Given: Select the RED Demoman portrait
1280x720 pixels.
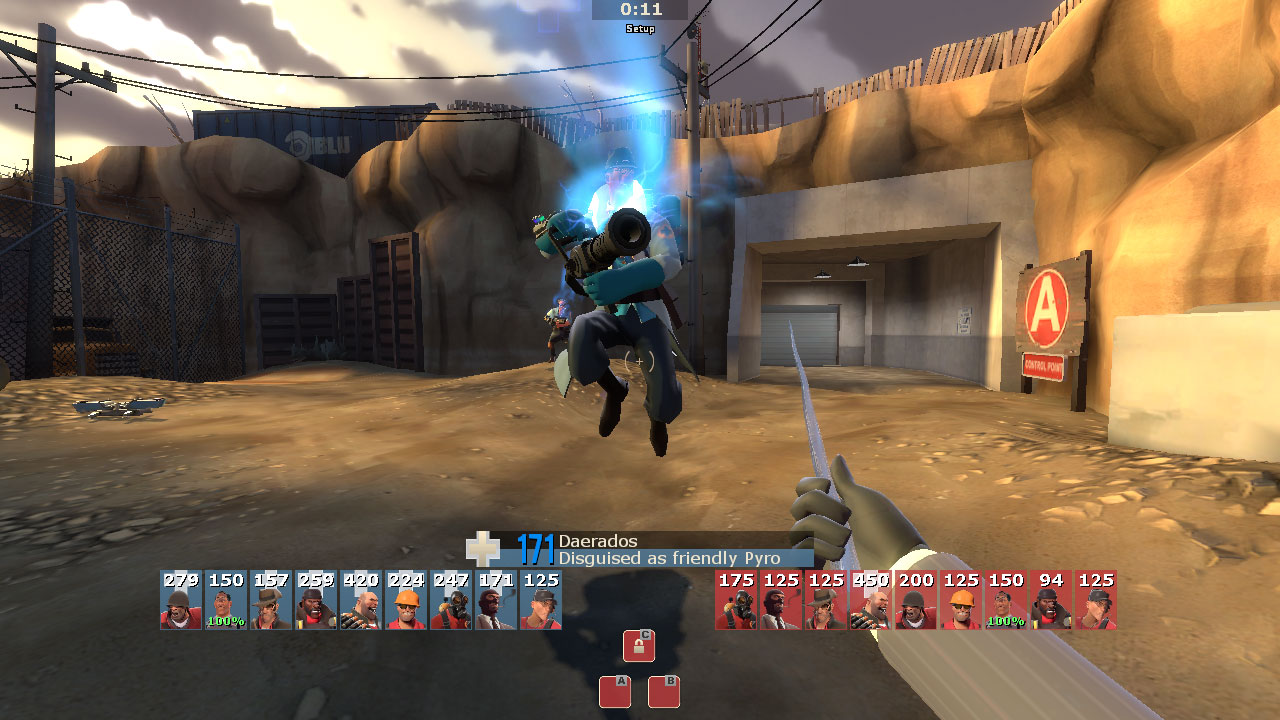Looking at the screenshot, I should (1051, 600).
